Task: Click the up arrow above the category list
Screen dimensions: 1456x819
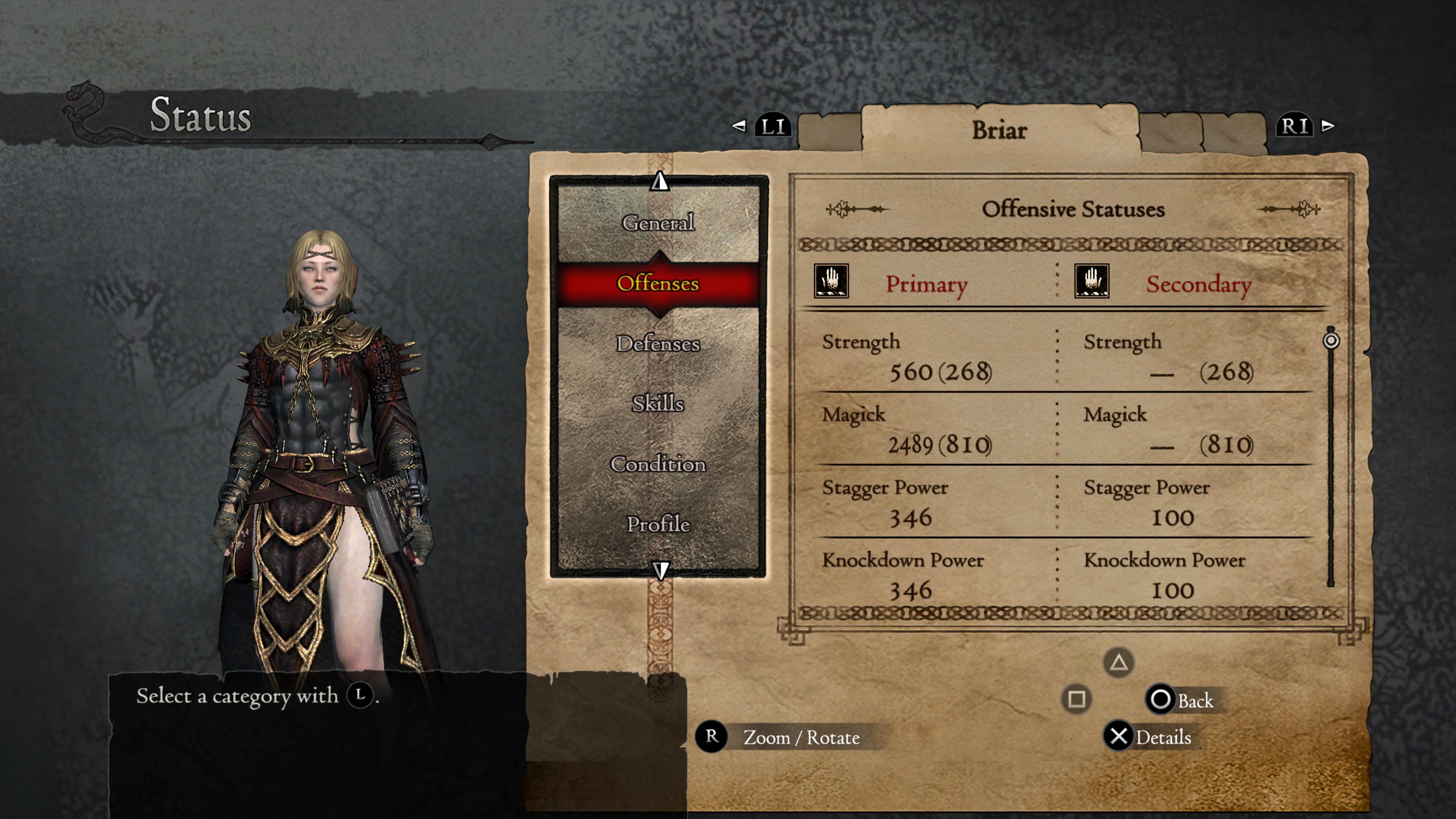Action: pyautogui.click(x=660, y=182)
